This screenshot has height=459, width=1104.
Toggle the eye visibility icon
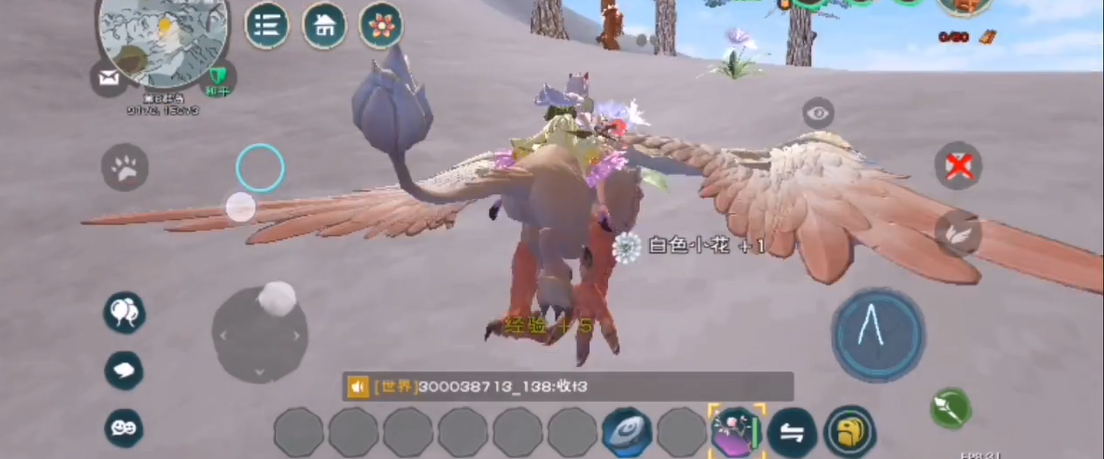[818, 113]
